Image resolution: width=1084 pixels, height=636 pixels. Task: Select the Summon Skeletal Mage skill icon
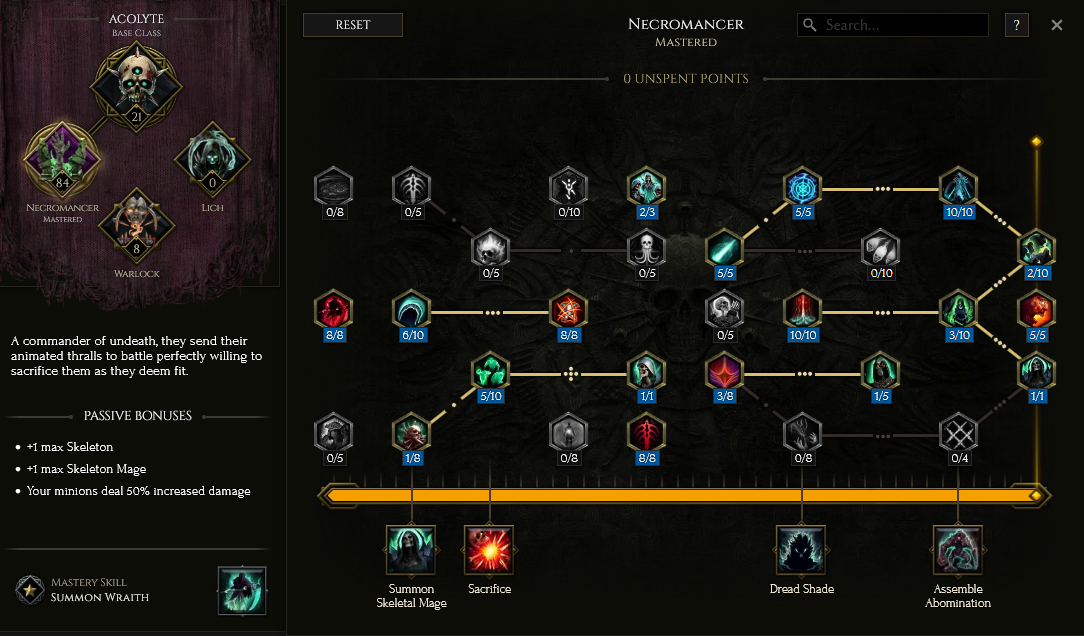[x=411, y=550]
